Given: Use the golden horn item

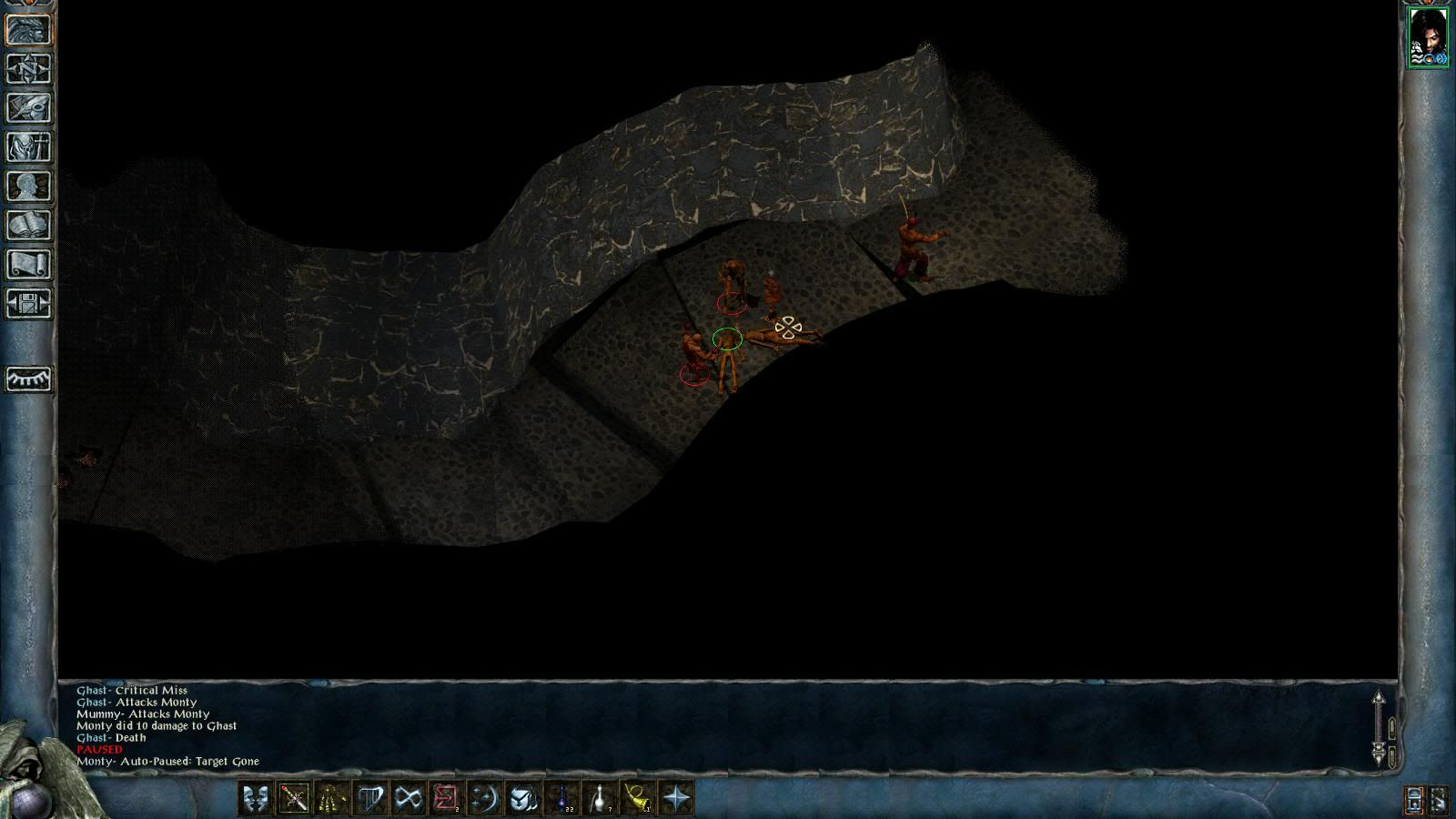Looking at the screenshot, I should pos(639,798).
